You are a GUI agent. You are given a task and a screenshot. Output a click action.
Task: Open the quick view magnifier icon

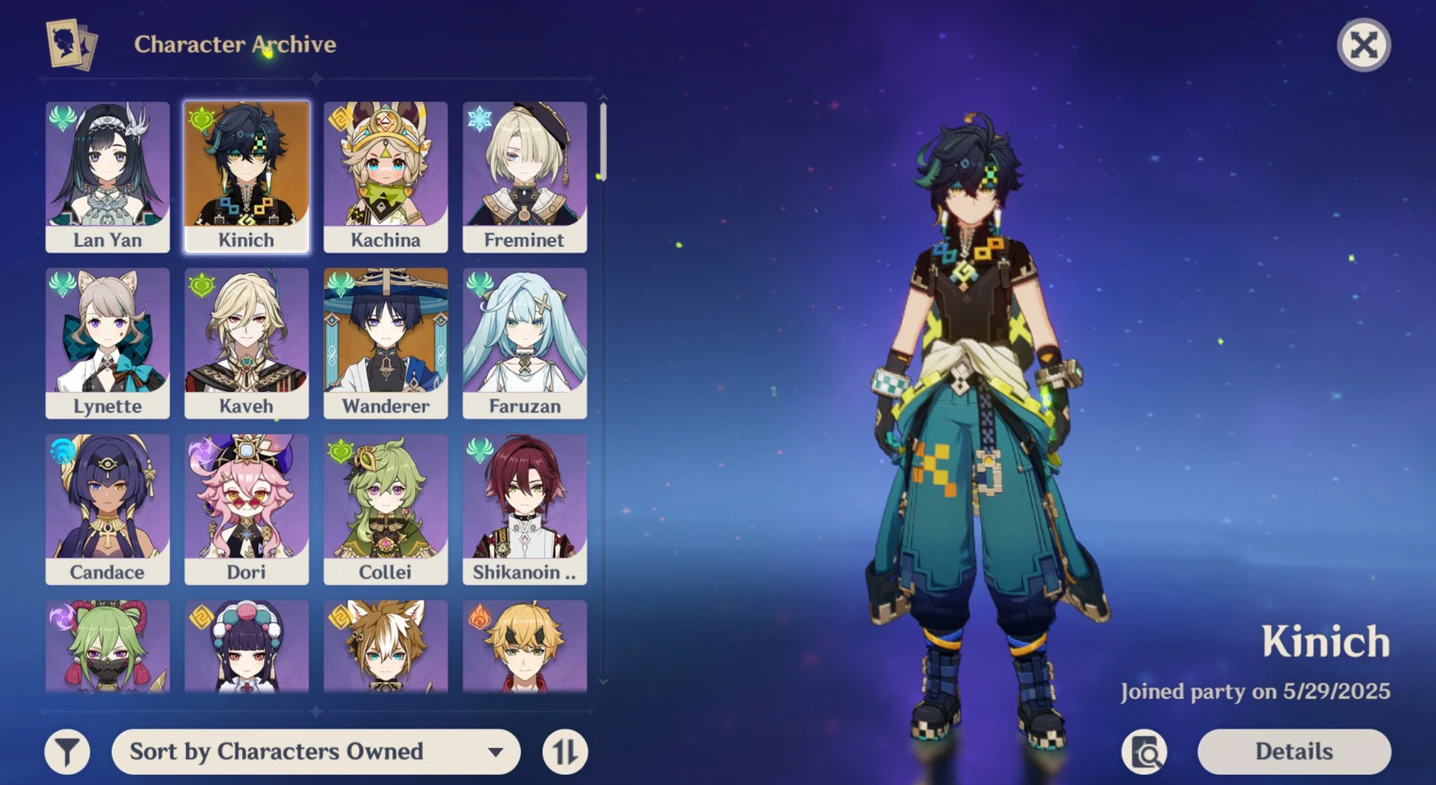pos(1144,751)
